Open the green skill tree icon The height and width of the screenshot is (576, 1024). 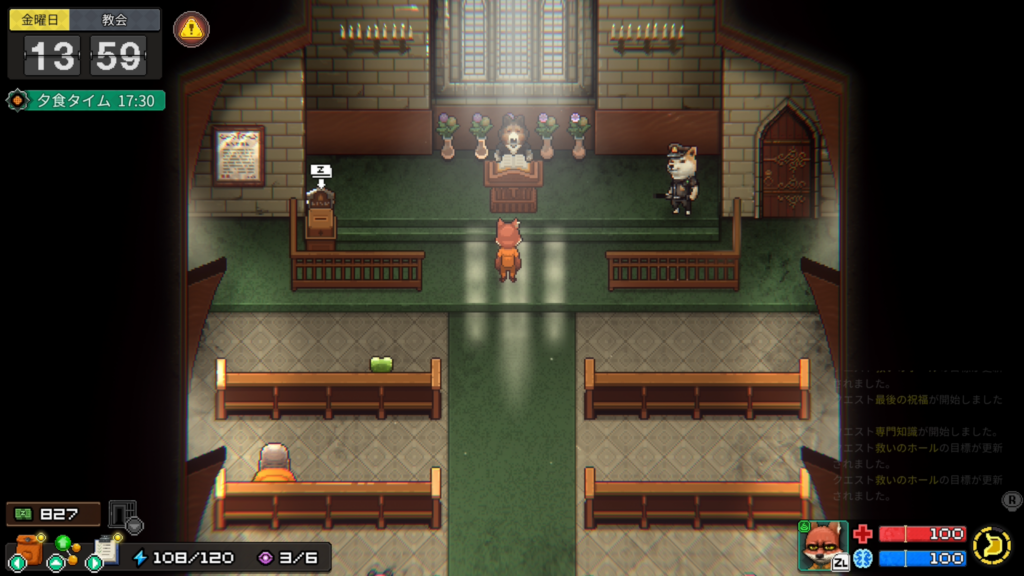pos(63,548)
